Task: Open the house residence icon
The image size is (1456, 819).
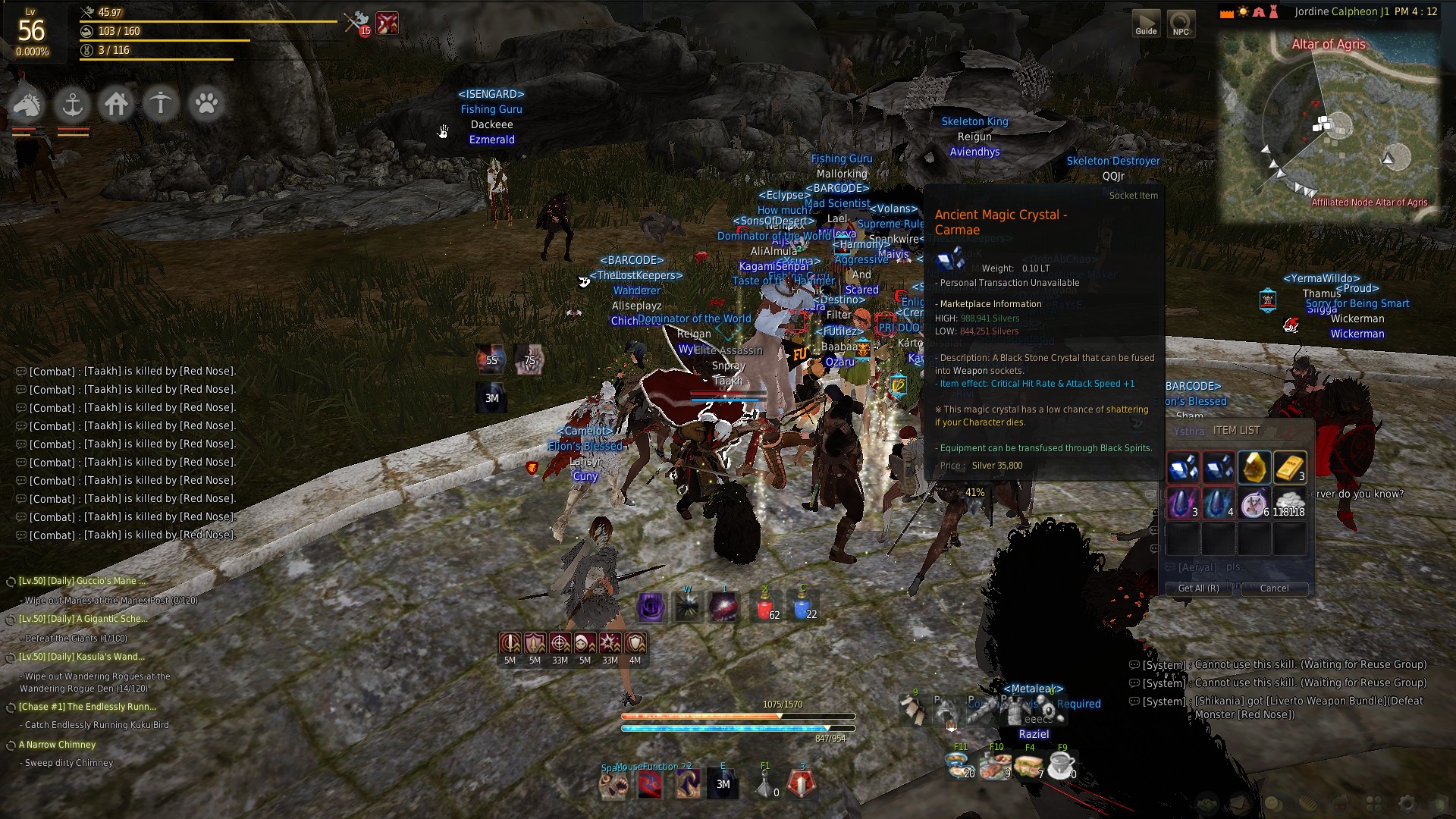Action: [x=116, y=104]
